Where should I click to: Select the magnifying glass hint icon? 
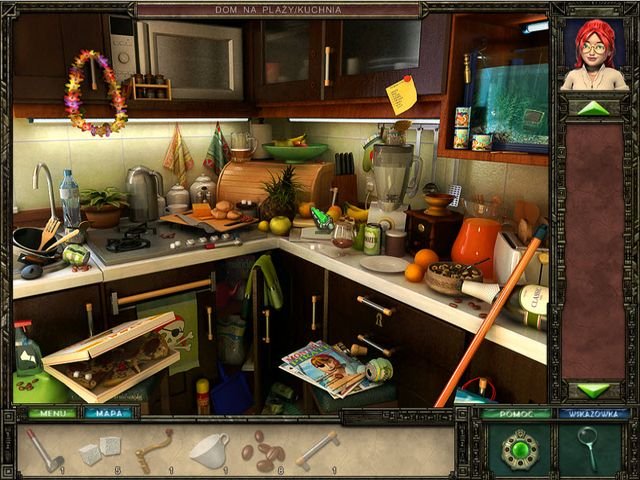click(588, 445)
